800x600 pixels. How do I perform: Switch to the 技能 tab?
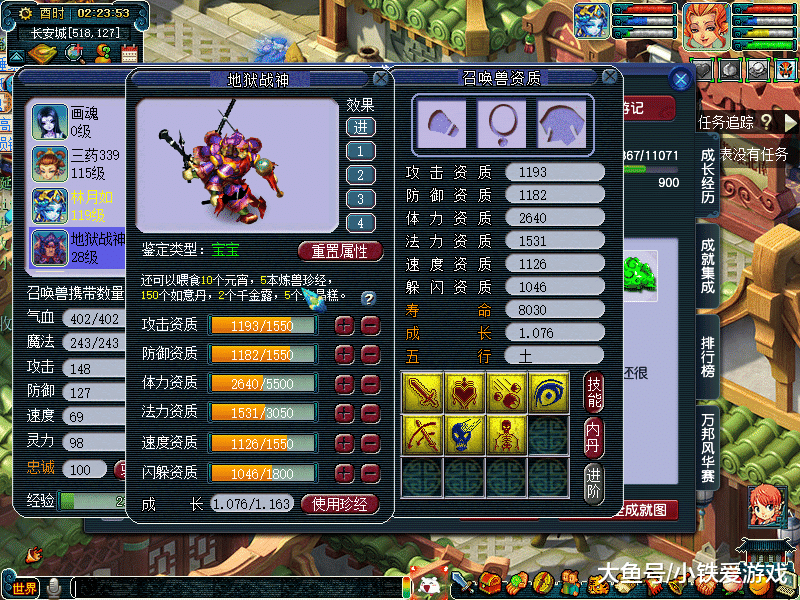coord(594,394)
